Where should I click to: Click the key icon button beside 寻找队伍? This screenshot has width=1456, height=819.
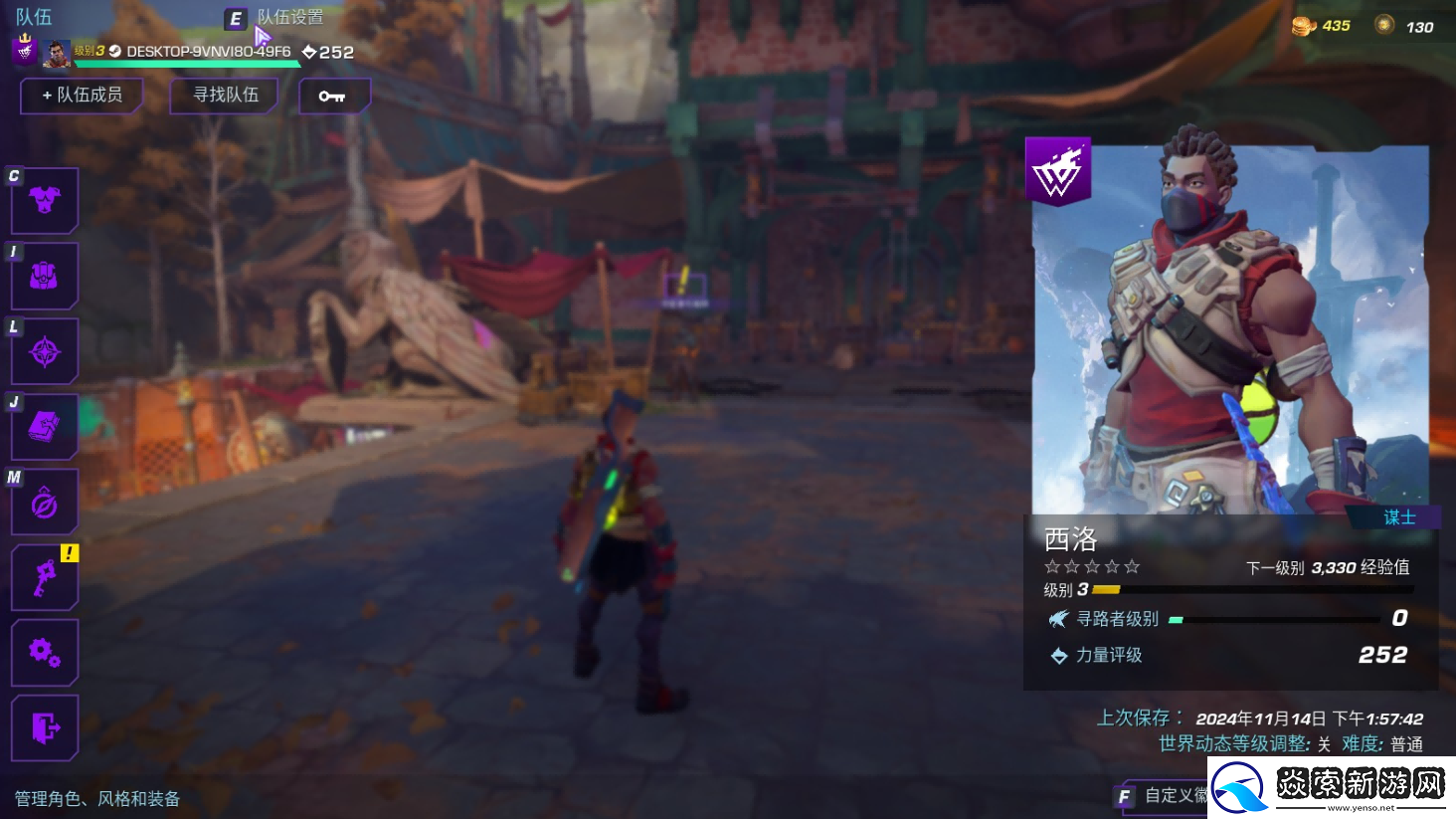click(x=333, y=96)
